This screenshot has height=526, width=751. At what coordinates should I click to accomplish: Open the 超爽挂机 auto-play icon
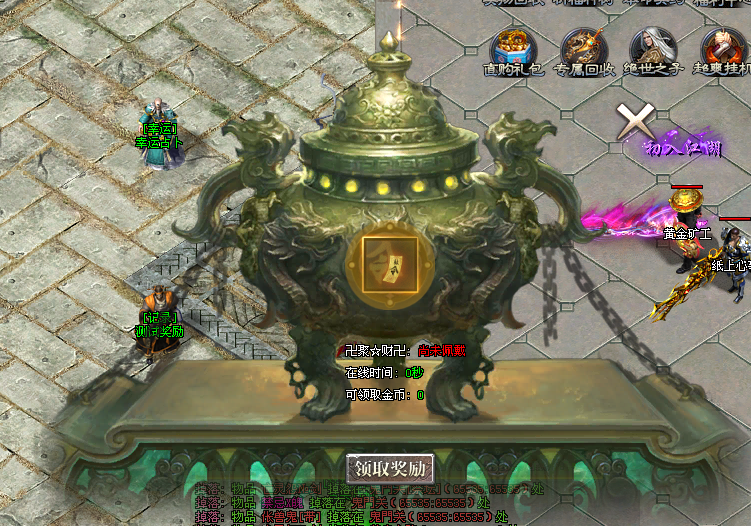tap(721, 49)
